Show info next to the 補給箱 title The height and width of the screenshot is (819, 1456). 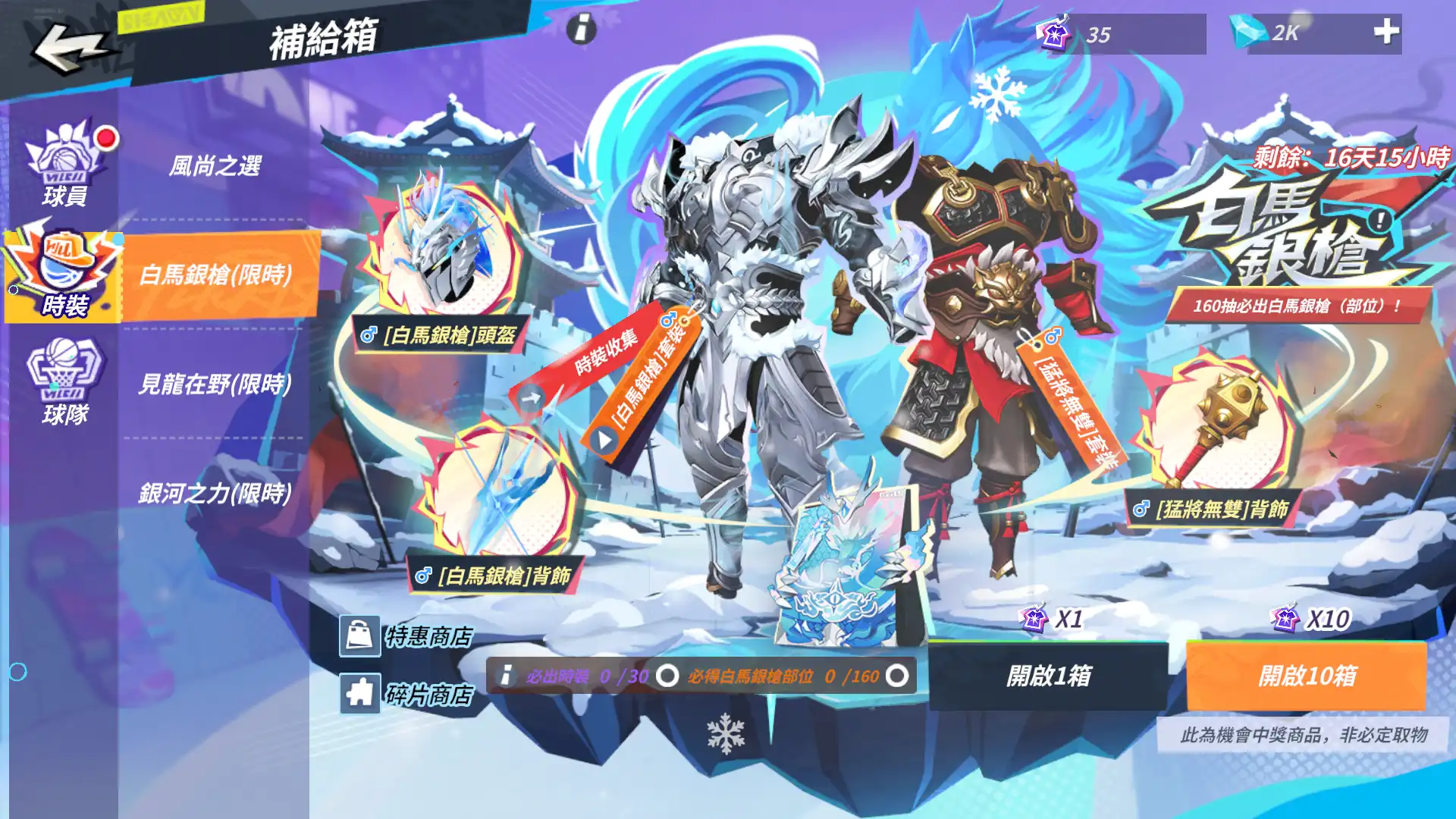[x=582, y=30]
